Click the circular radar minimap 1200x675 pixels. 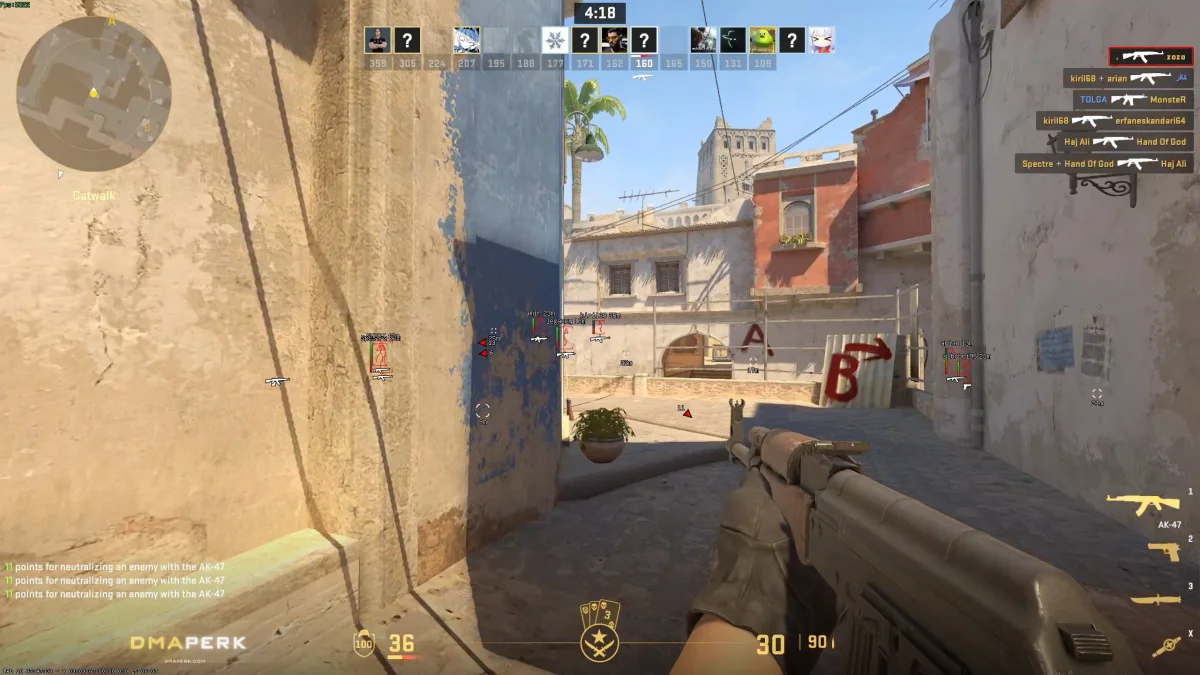[93, 94]
